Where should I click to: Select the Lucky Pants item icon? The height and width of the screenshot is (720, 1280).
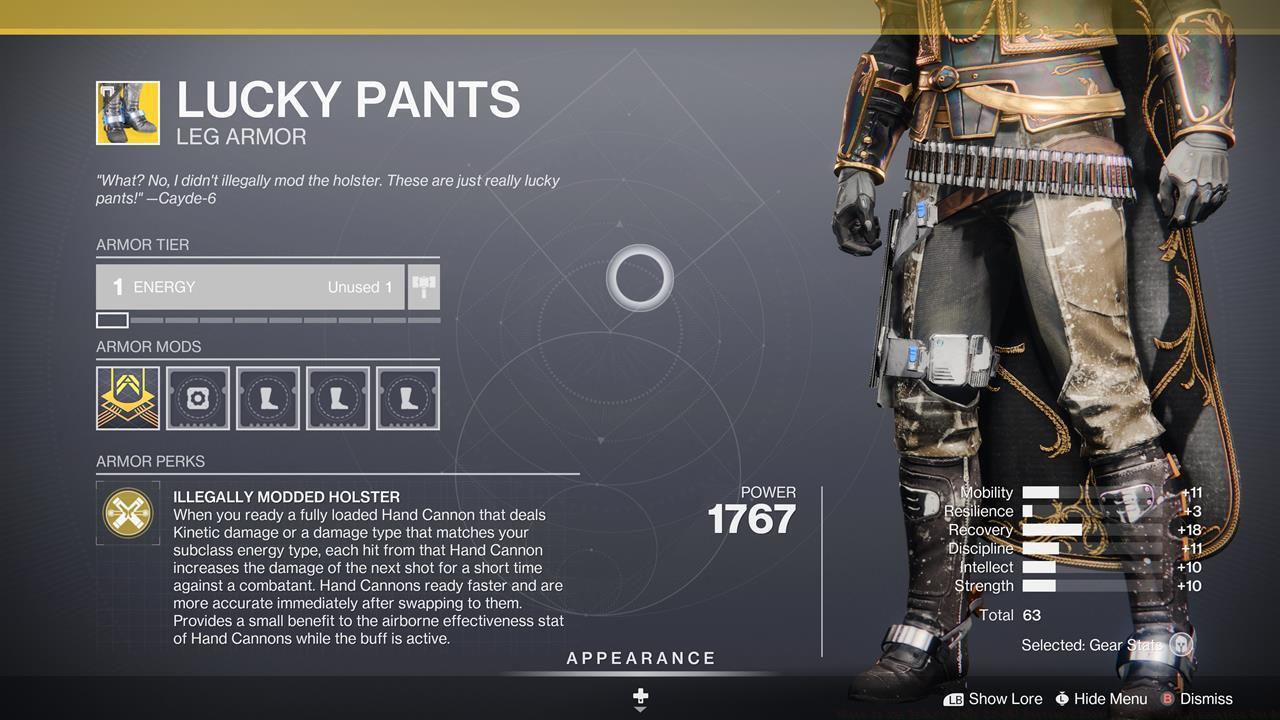[x=127, y=112]
